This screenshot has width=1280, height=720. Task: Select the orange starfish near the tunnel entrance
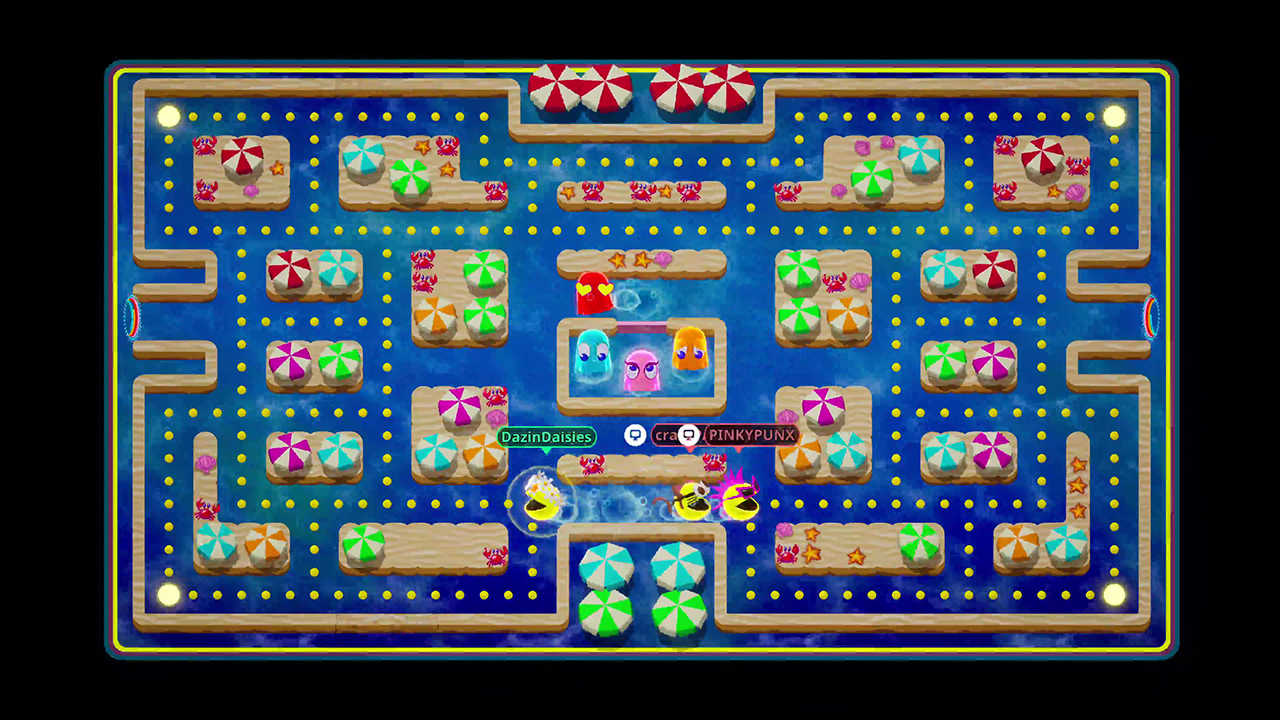coord(1078,465)
